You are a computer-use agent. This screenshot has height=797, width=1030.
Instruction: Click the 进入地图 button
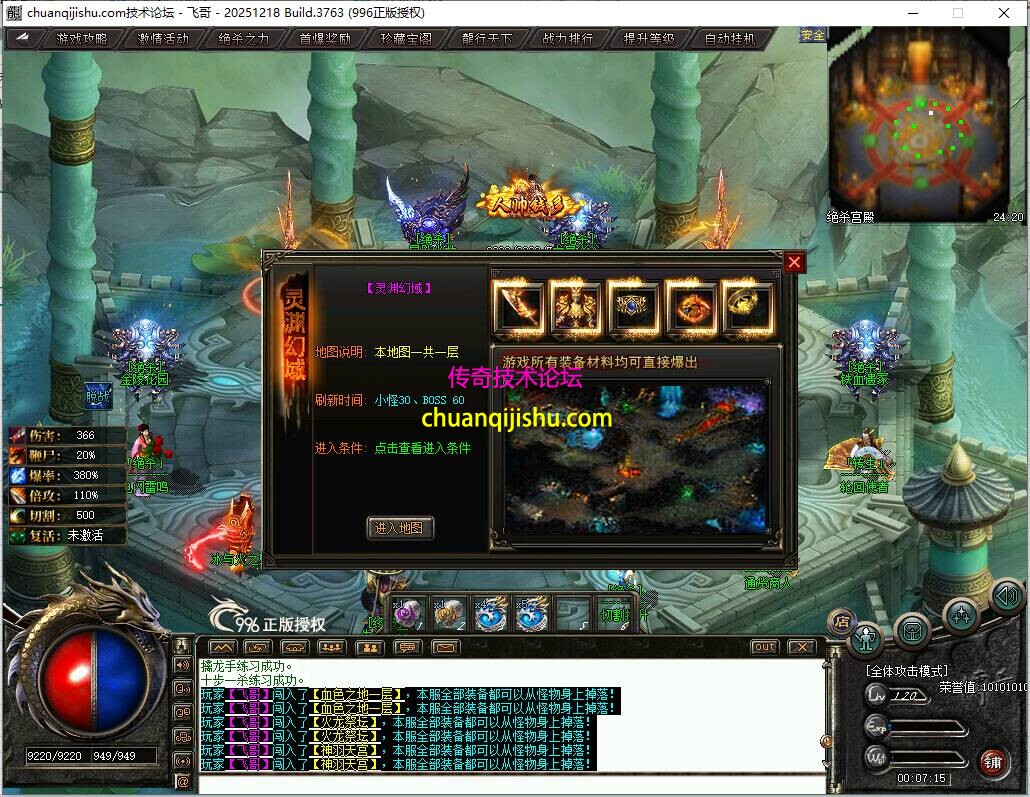400,528
